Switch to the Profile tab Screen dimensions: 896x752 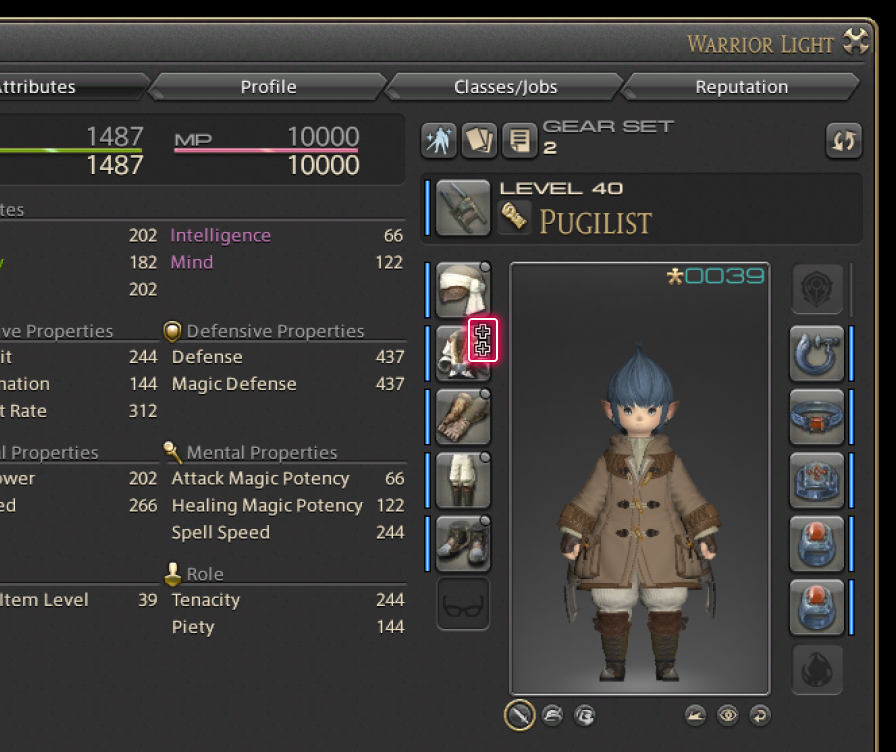pos(268,87)
